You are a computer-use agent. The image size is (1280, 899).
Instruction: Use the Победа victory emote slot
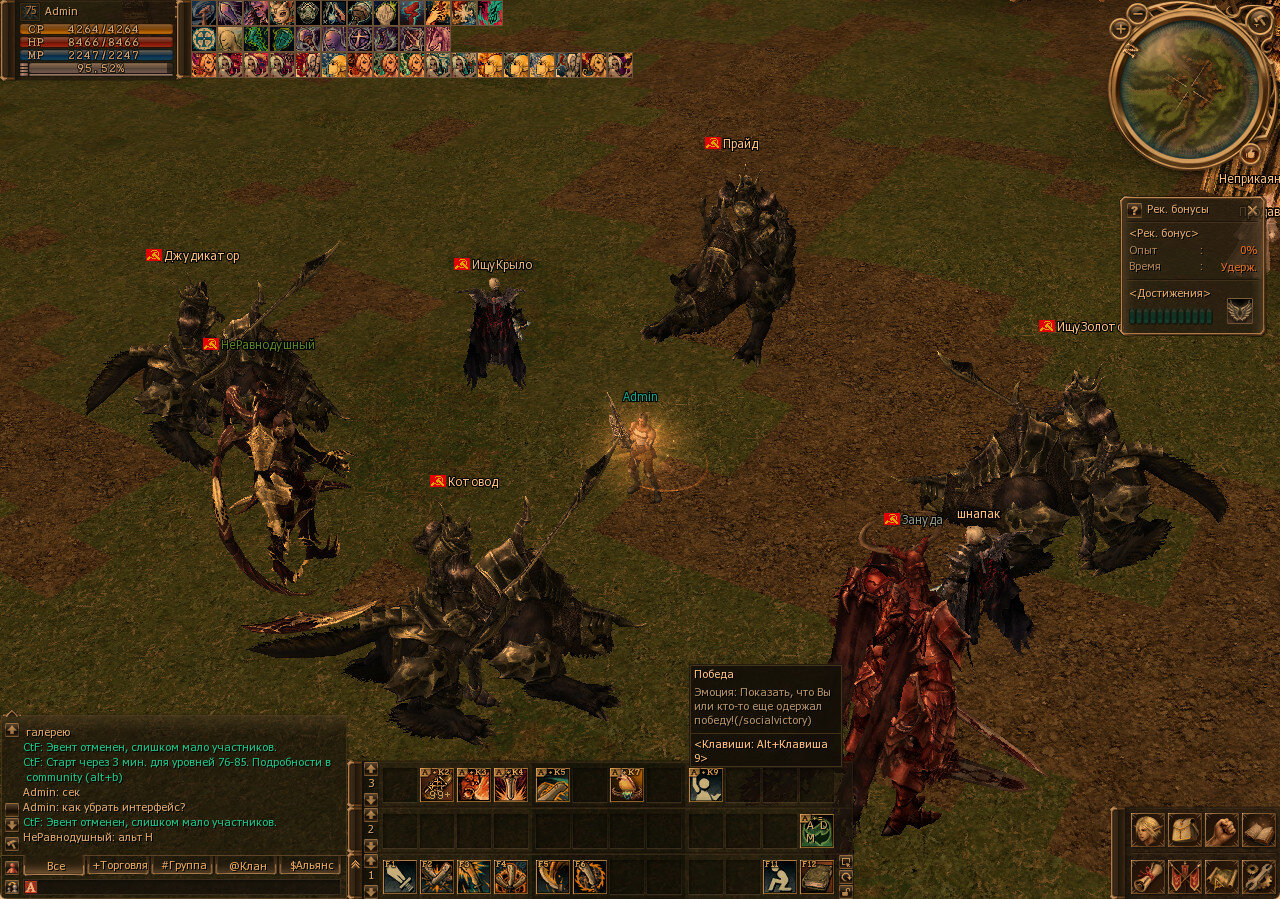click(x=706, y=785)
